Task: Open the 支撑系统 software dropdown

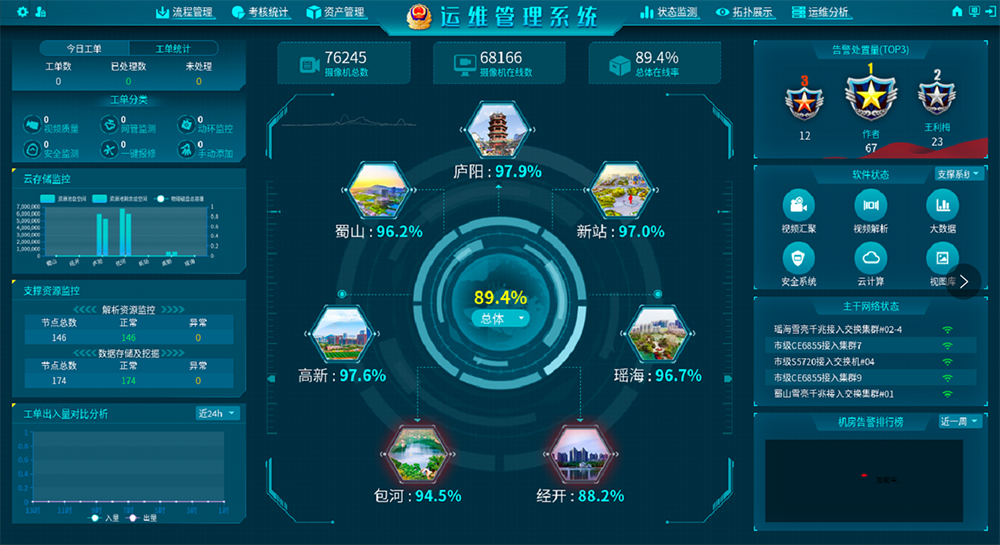Action: point(959,174)
